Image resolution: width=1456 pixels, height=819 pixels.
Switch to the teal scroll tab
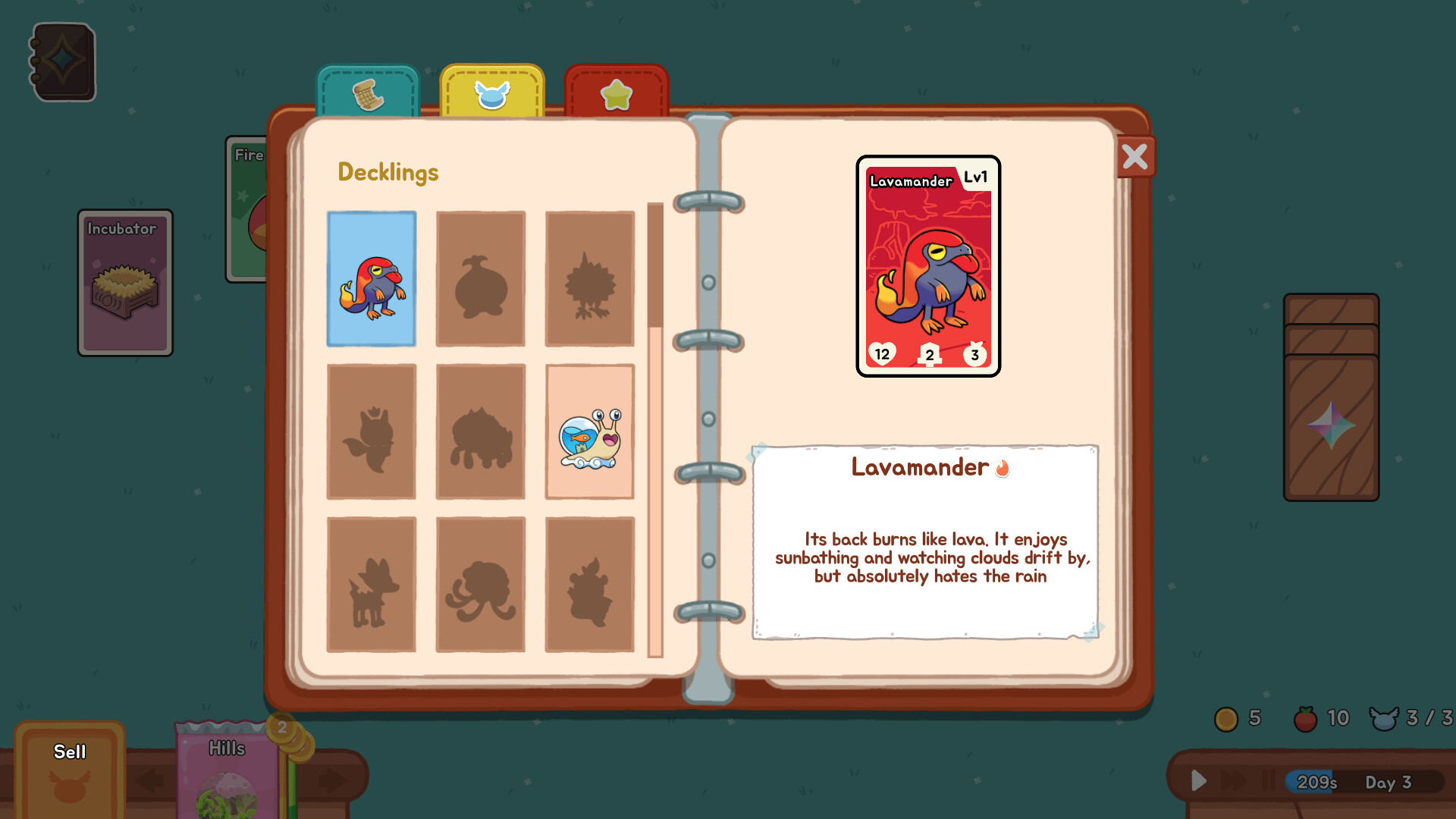(369, 93)
